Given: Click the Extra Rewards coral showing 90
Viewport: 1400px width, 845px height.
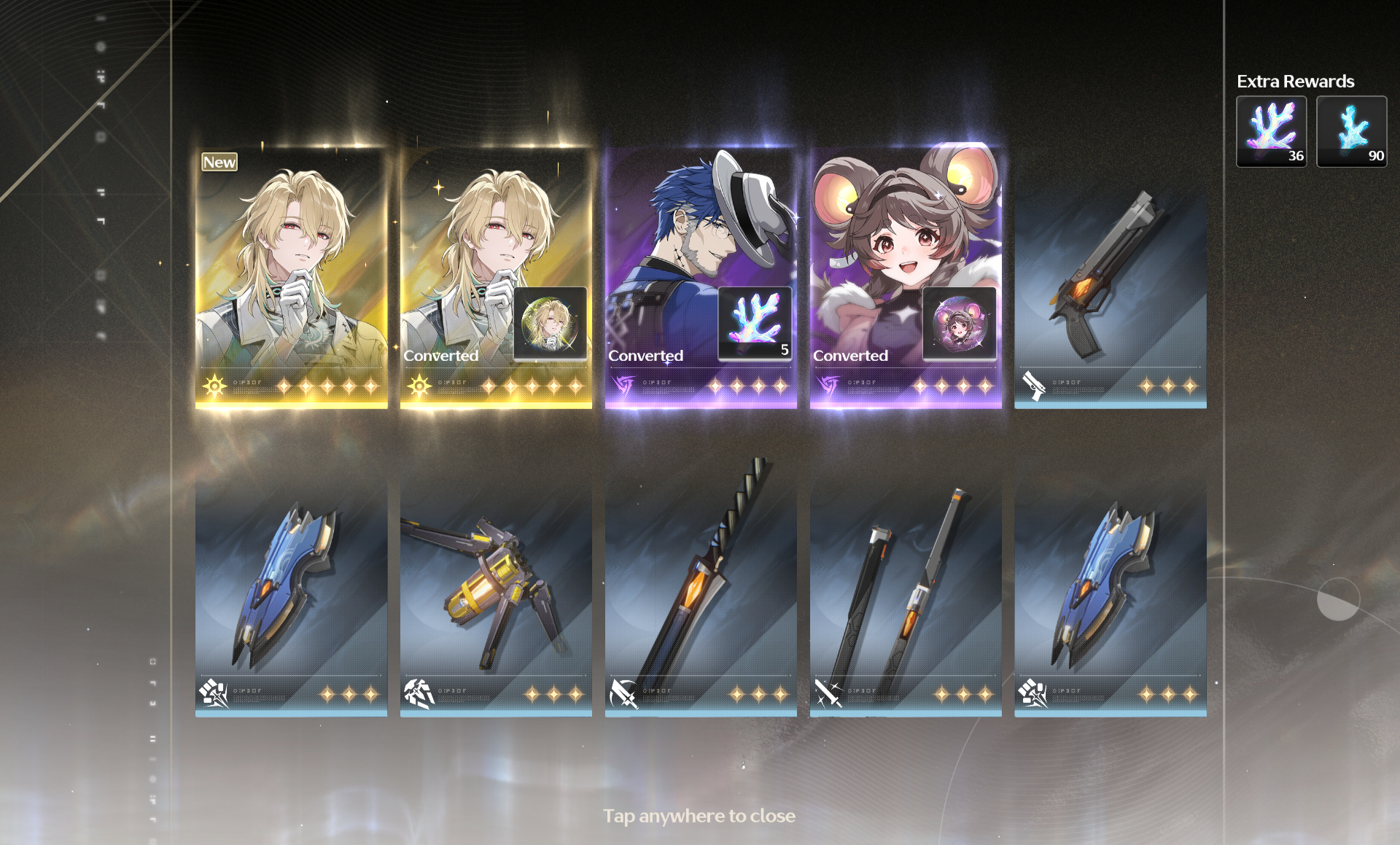Looking at the screenshot, I should click(x=1351, y=131).
